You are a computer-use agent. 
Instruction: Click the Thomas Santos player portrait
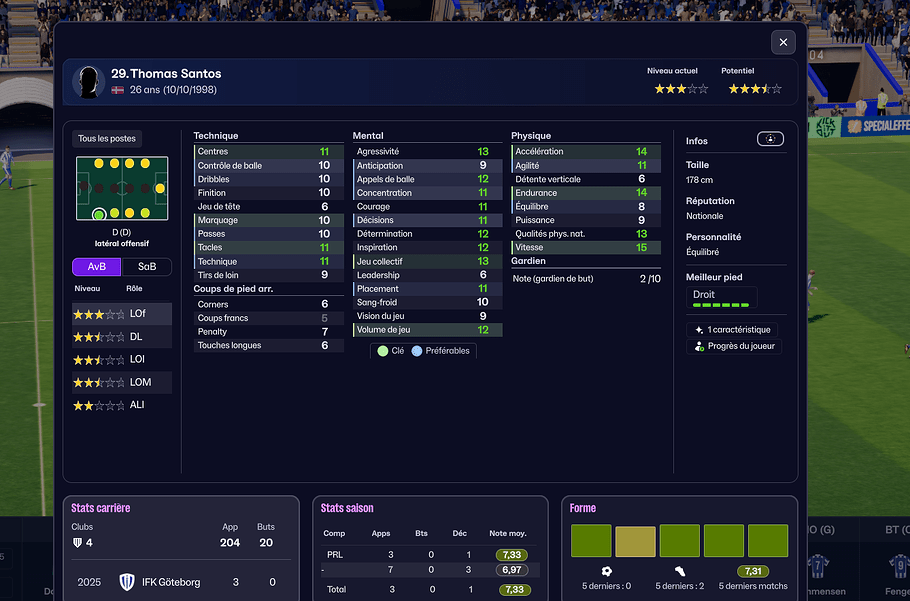(90, 81)
